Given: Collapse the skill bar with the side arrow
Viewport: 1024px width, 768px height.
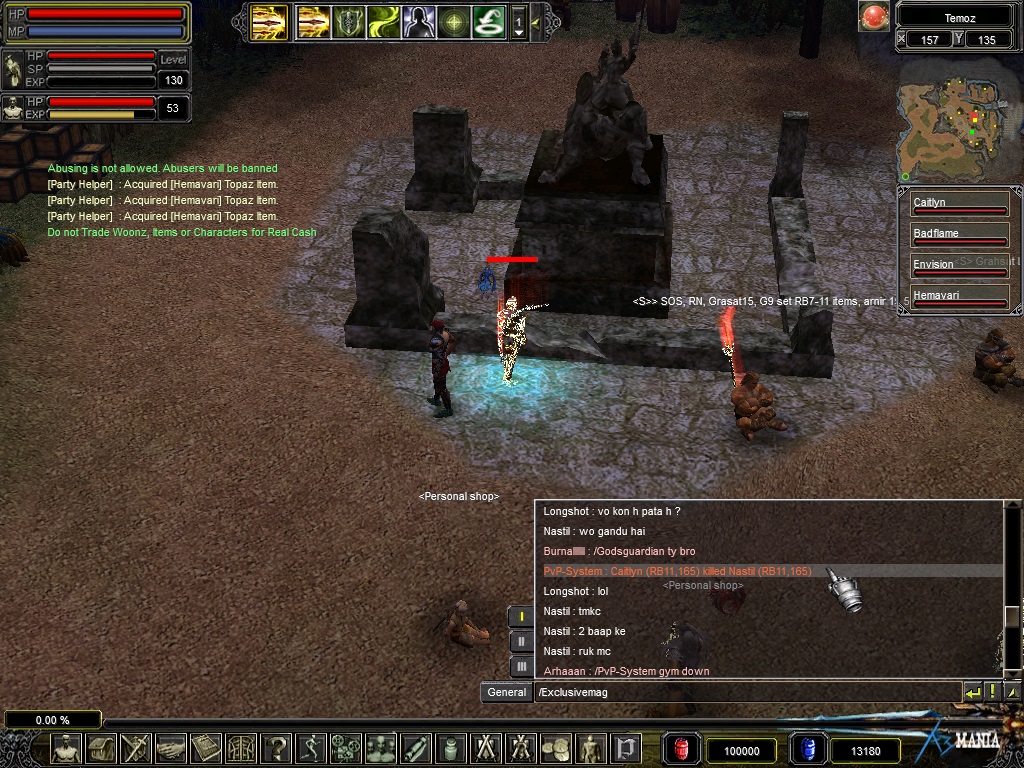Looking at the screenshot, I should pos(536,21).
